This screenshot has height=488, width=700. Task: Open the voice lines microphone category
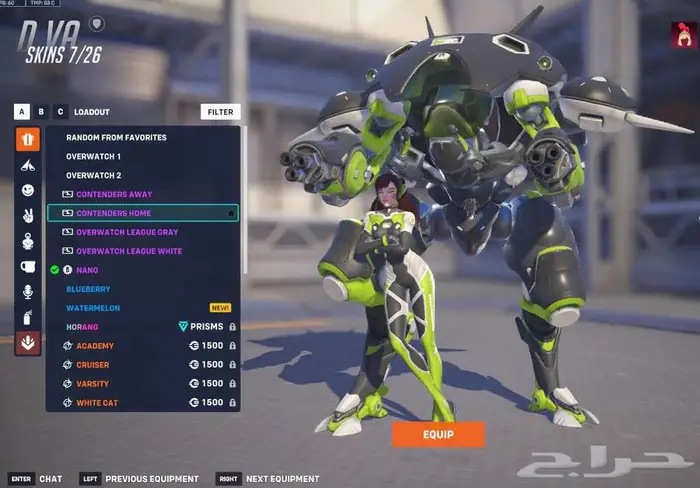pos(28,292)
